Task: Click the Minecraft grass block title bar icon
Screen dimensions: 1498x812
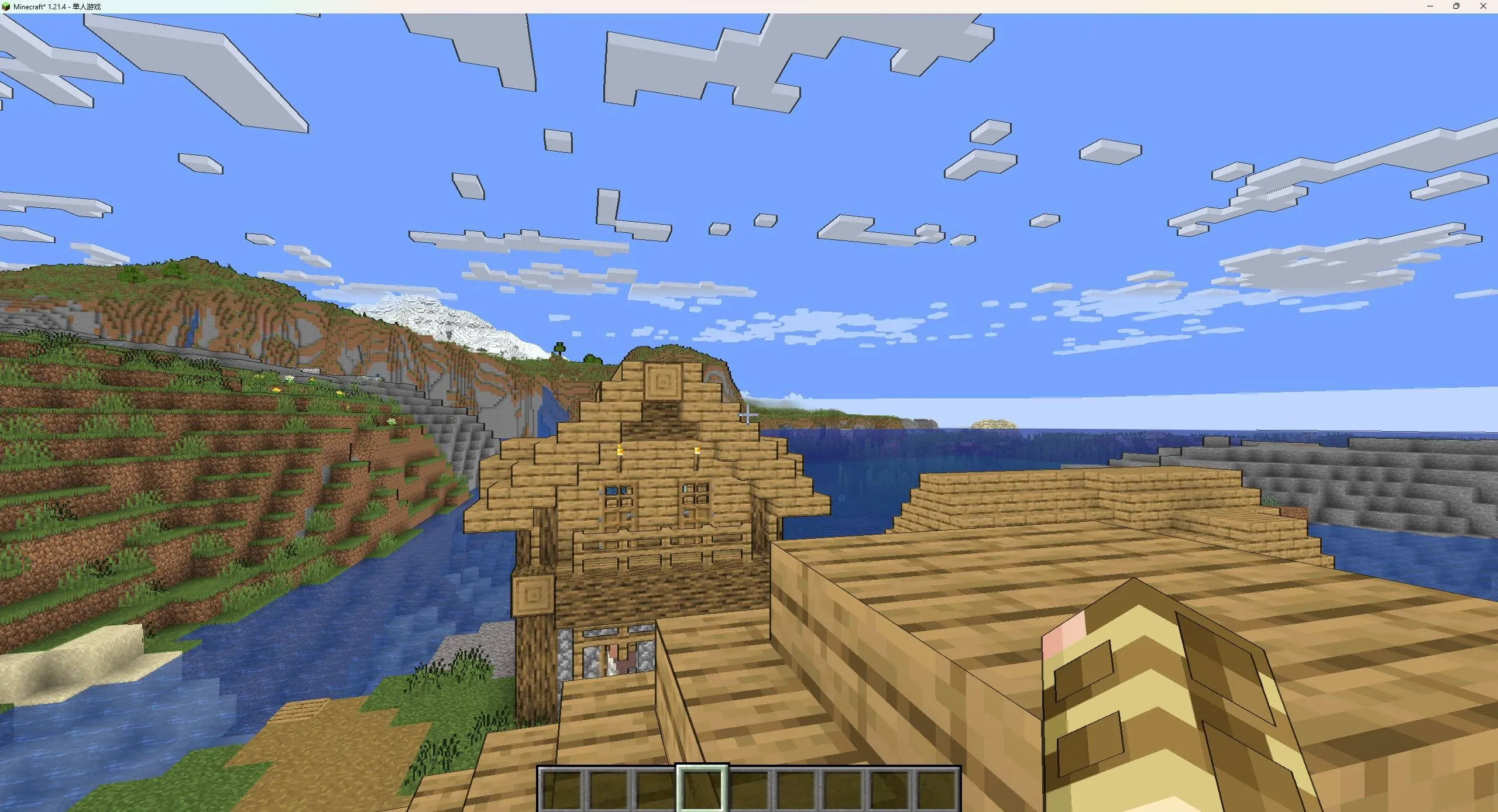Action: (6, 6)
